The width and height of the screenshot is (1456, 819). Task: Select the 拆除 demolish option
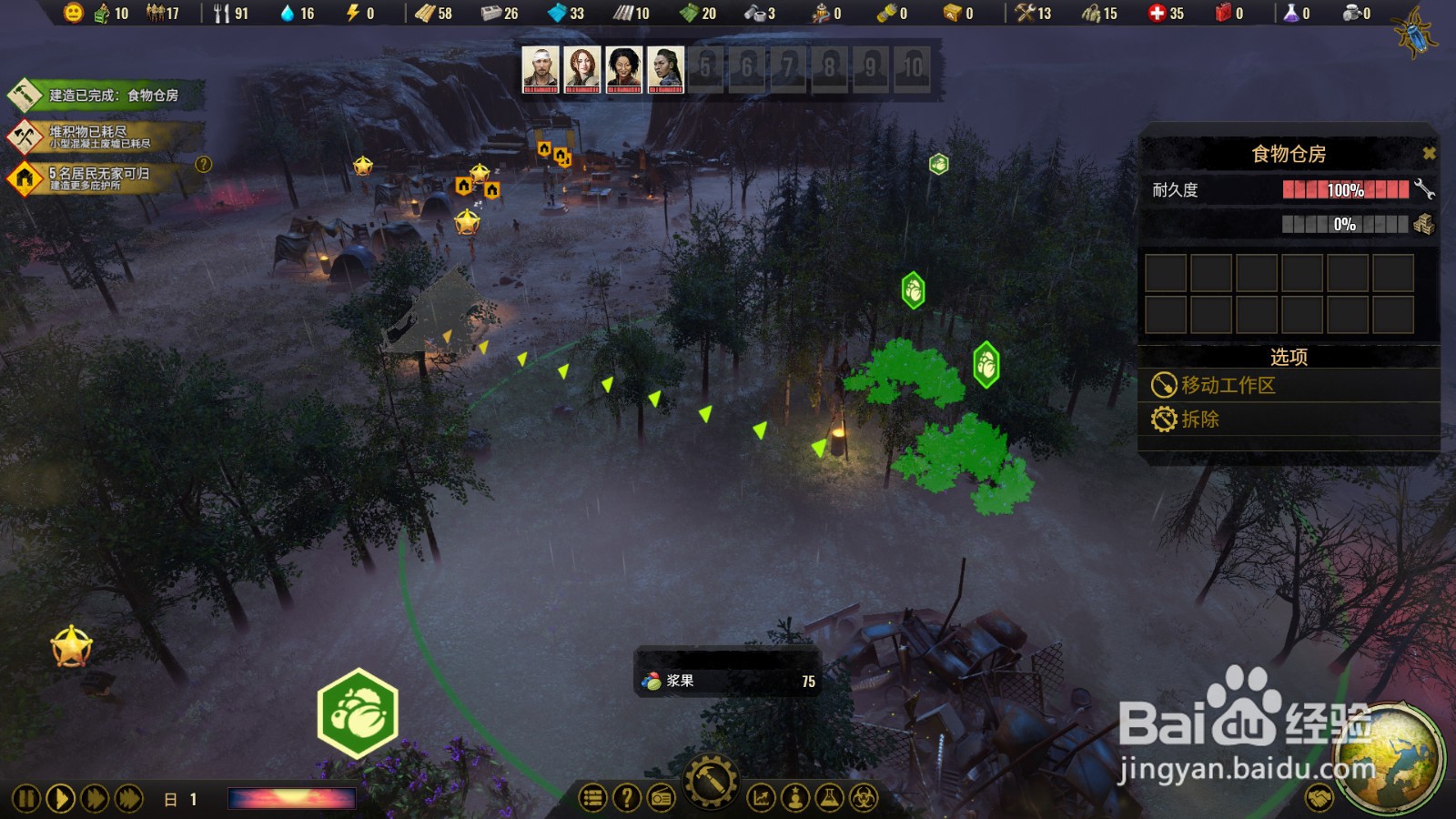click(1199, 420)
